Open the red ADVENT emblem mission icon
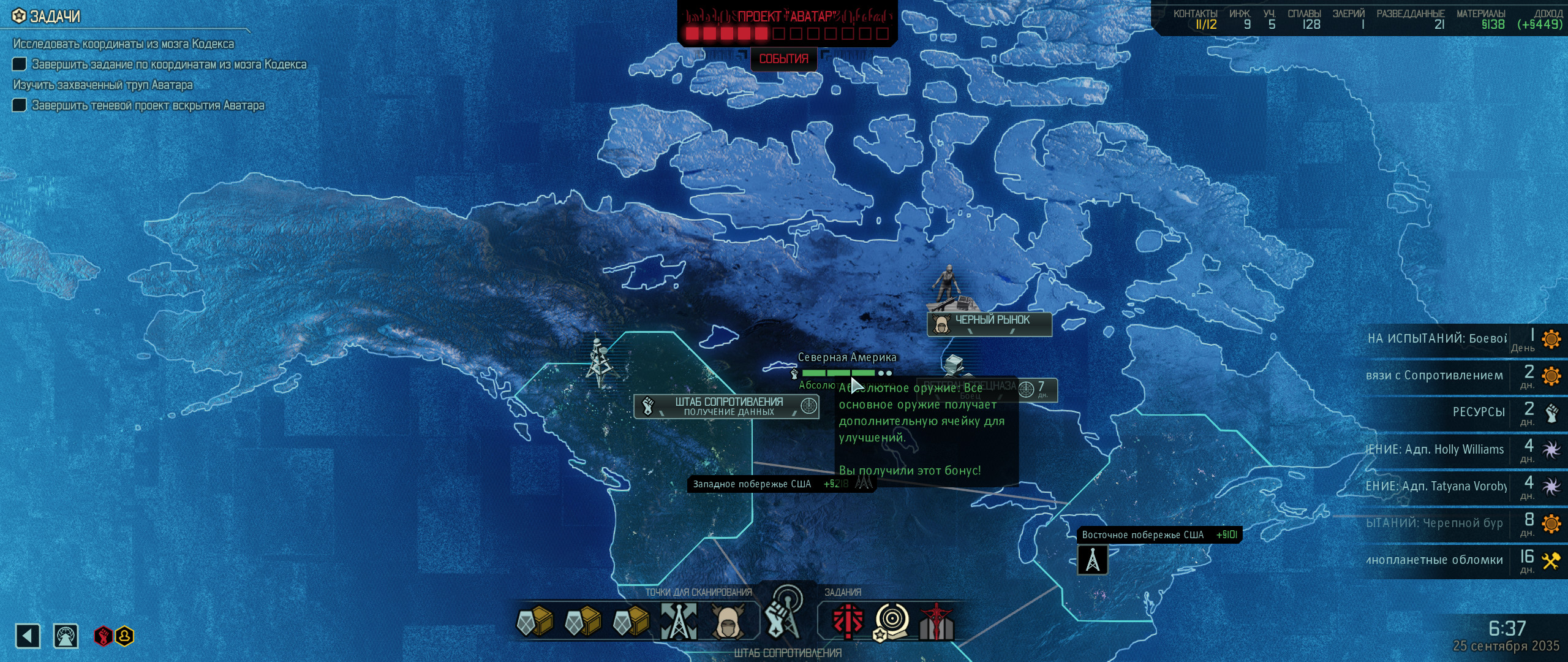 [x=848, y=622]
